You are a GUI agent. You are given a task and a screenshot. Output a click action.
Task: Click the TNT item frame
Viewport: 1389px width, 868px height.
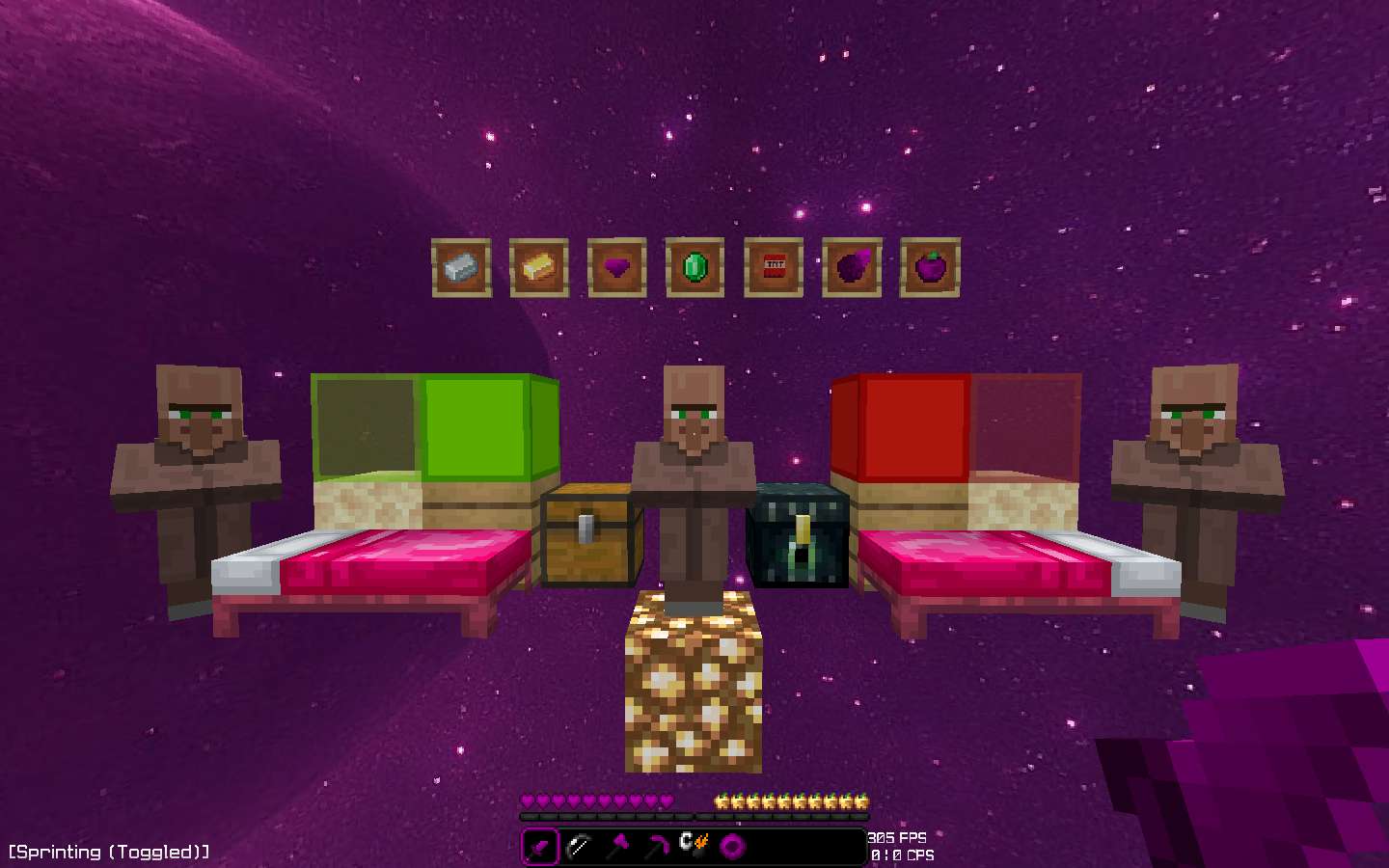pyautogui.click(x=774, y=268)
